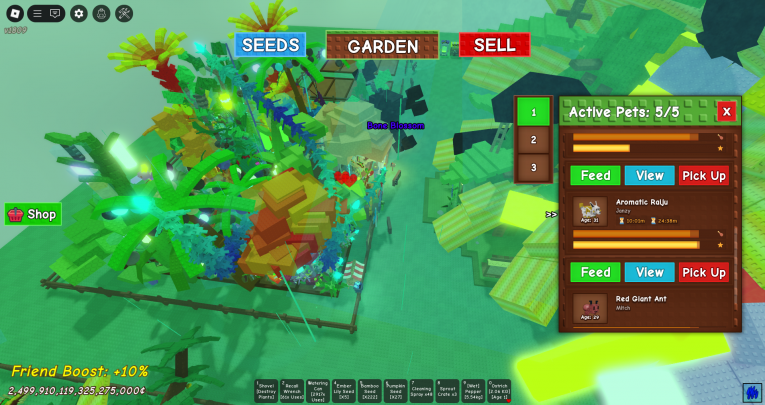Select the Red Giant Ant pet thumbnail
The width and height of the screenshot is (765, 405).
590,308
